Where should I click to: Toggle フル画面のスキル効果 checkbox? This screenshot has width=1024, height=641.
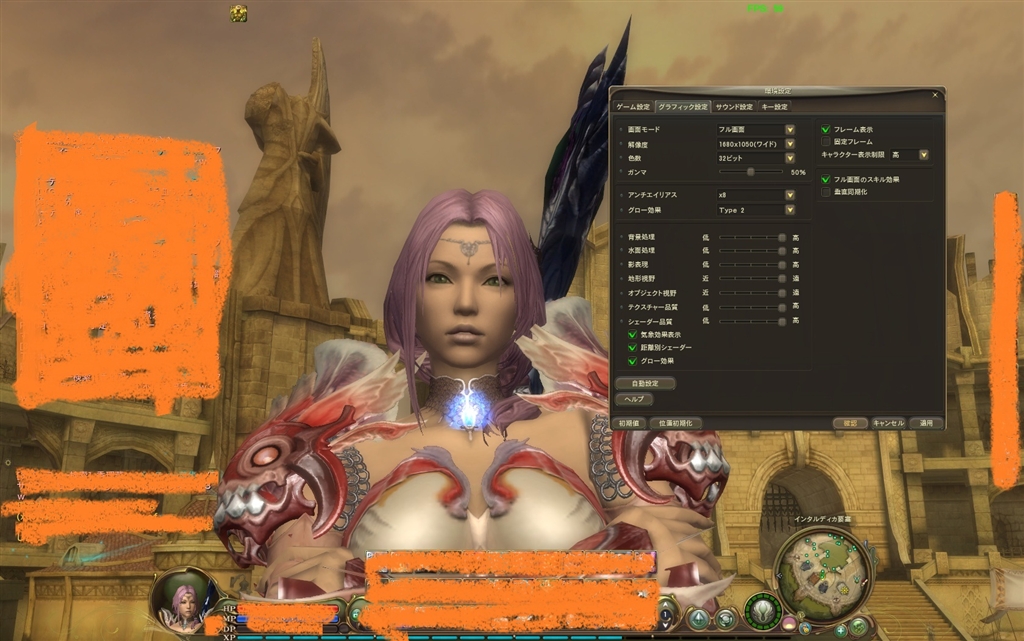pos(826,180)
